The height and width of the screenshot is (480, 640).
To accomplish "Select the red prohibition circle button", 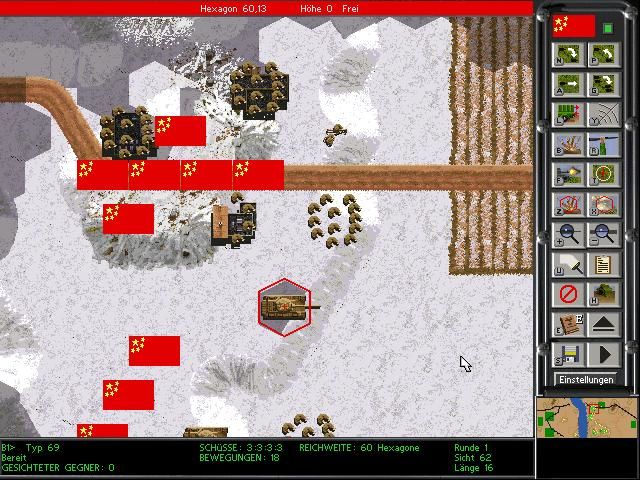I will (568, 295).
